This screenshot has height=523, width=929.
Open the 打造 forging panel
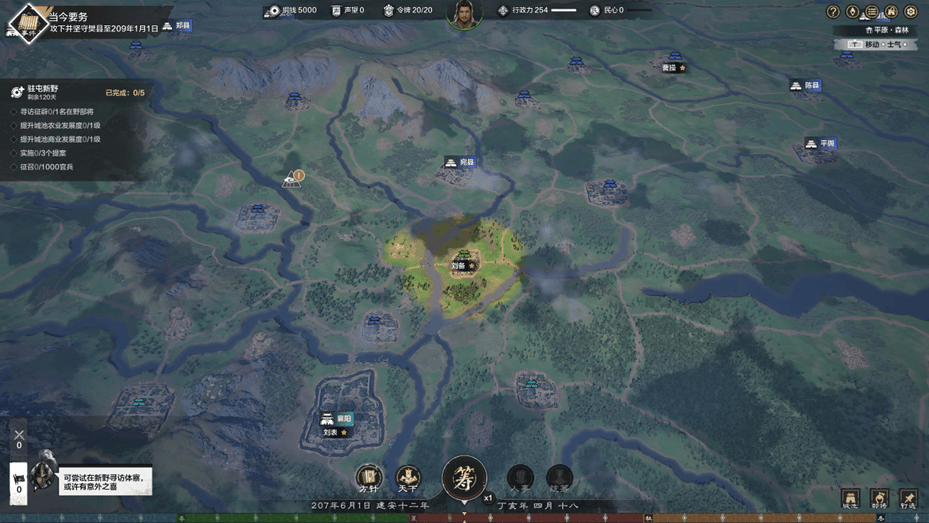pos(908,498)
